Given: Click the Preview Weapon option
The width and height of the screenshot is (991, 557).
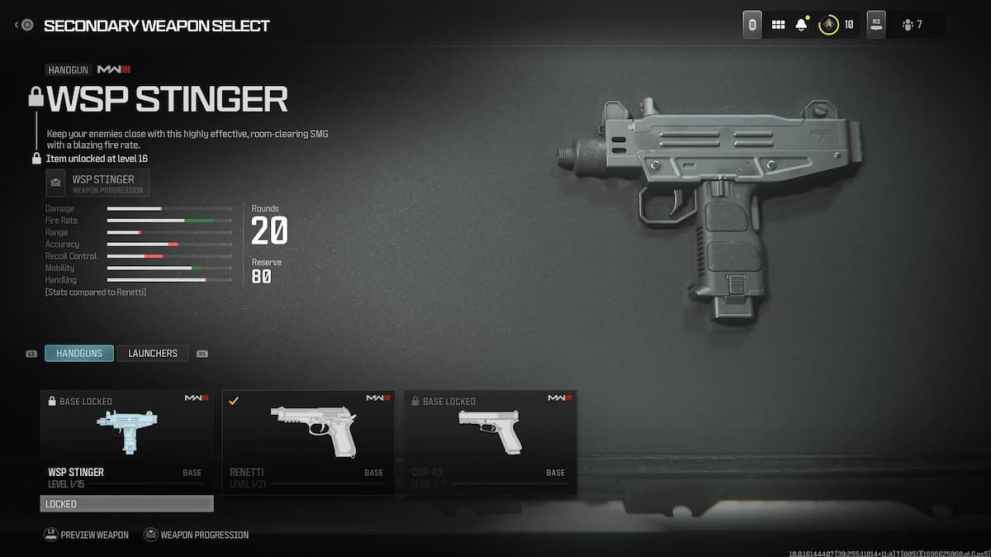Looking at the screenshot, I should coord(87,535).
